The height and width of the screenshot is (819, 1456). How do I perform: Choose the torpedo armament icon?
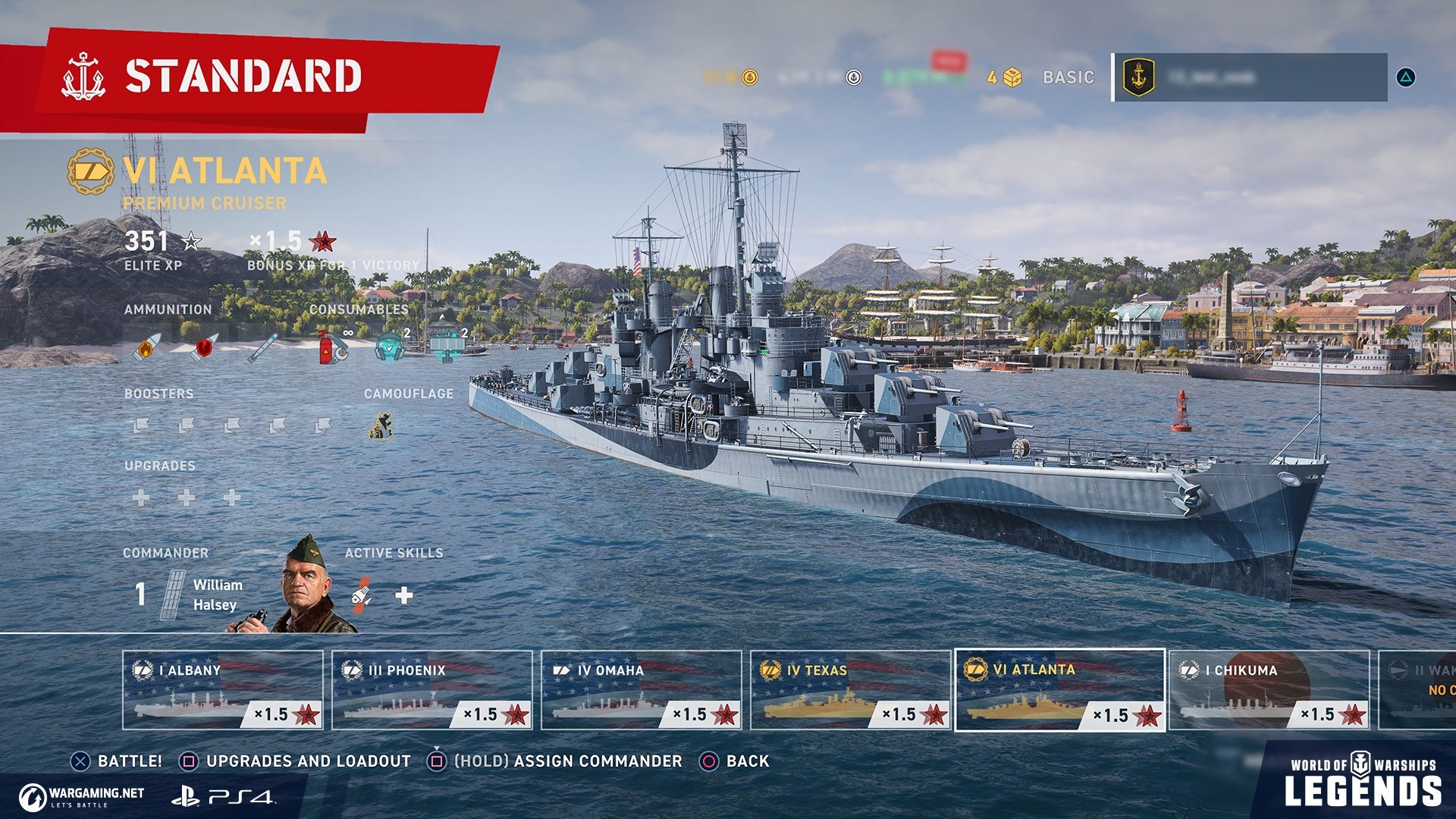[x=263, y=350]
